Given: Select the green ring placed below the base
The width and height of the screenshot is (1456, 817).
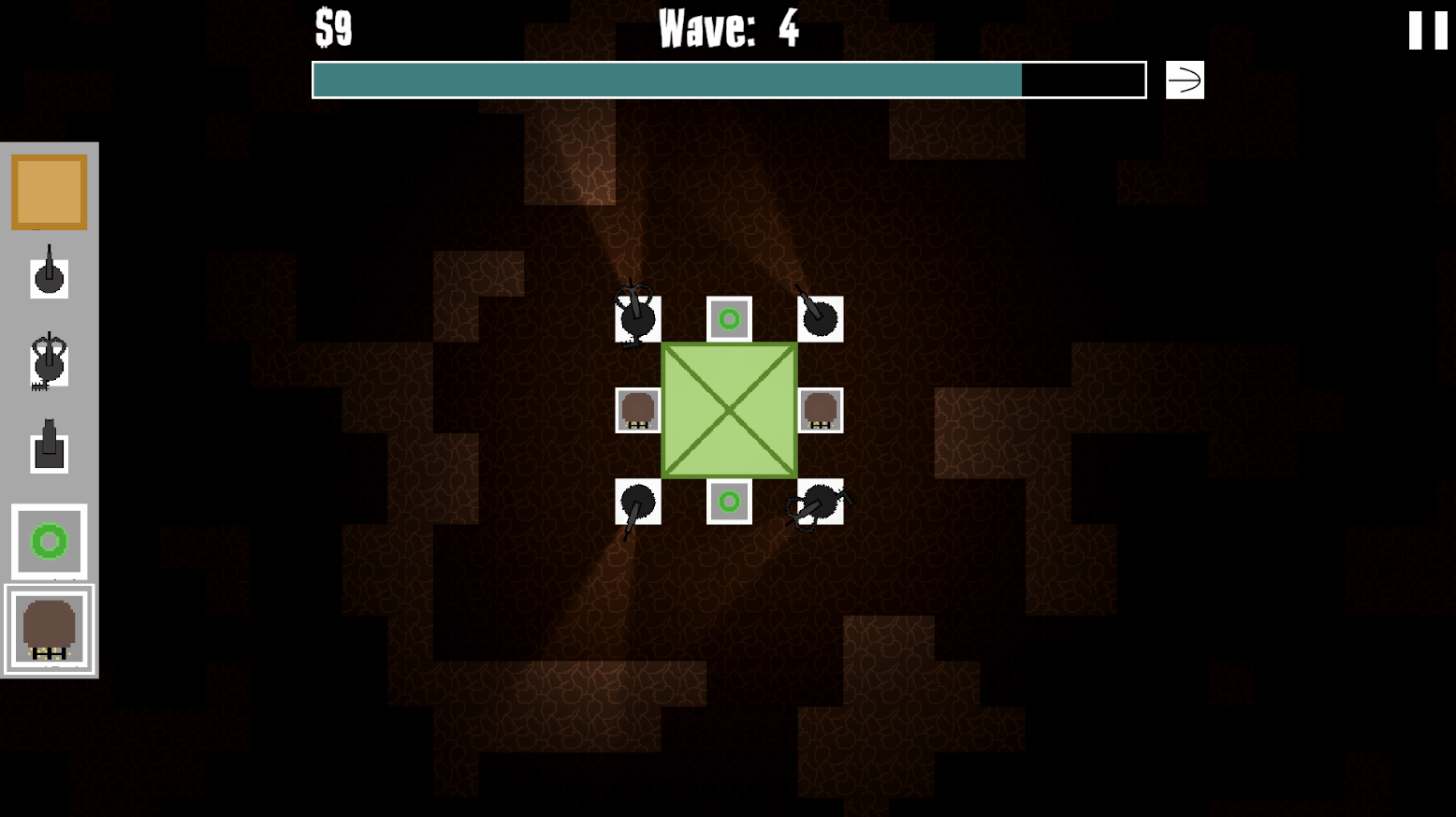Looking at the screenshot, I should click(730, 503).
